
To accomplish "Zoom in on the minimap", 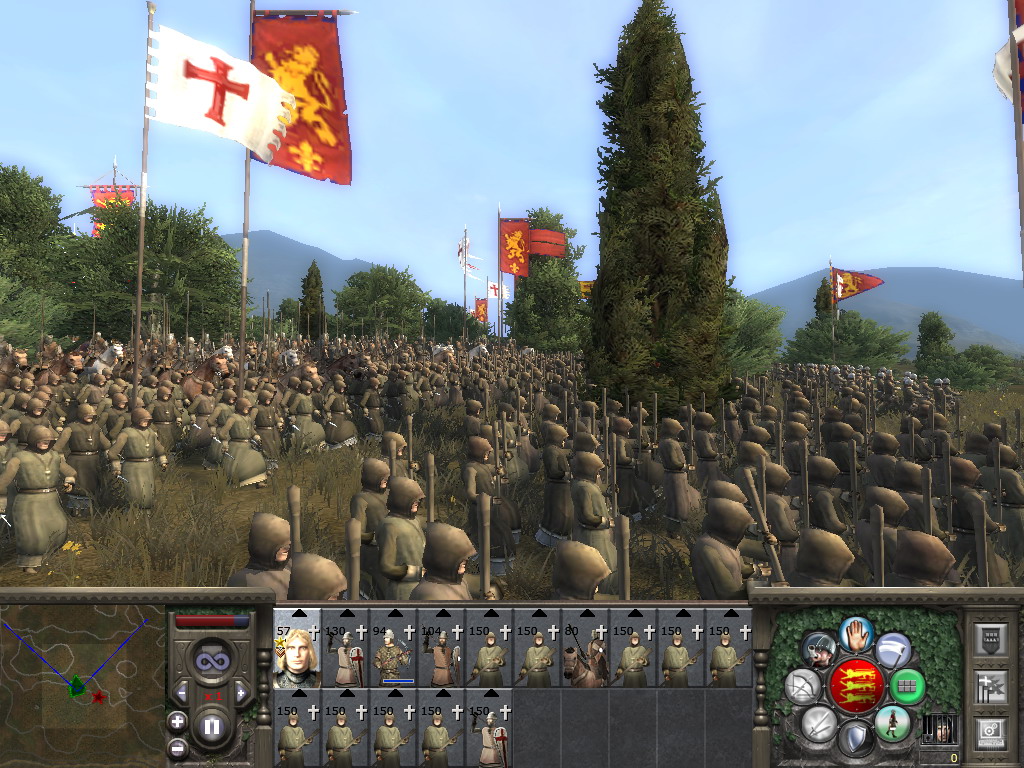I will 177,721.
